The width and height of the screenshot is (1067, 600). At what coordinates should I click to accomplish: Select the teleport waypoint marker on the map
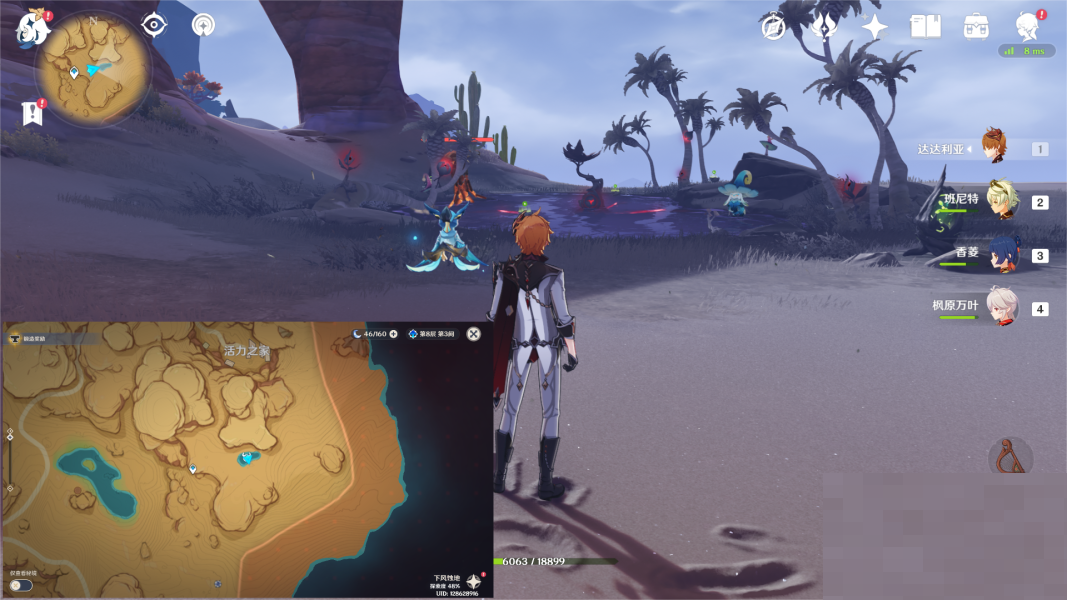point(193,468)
